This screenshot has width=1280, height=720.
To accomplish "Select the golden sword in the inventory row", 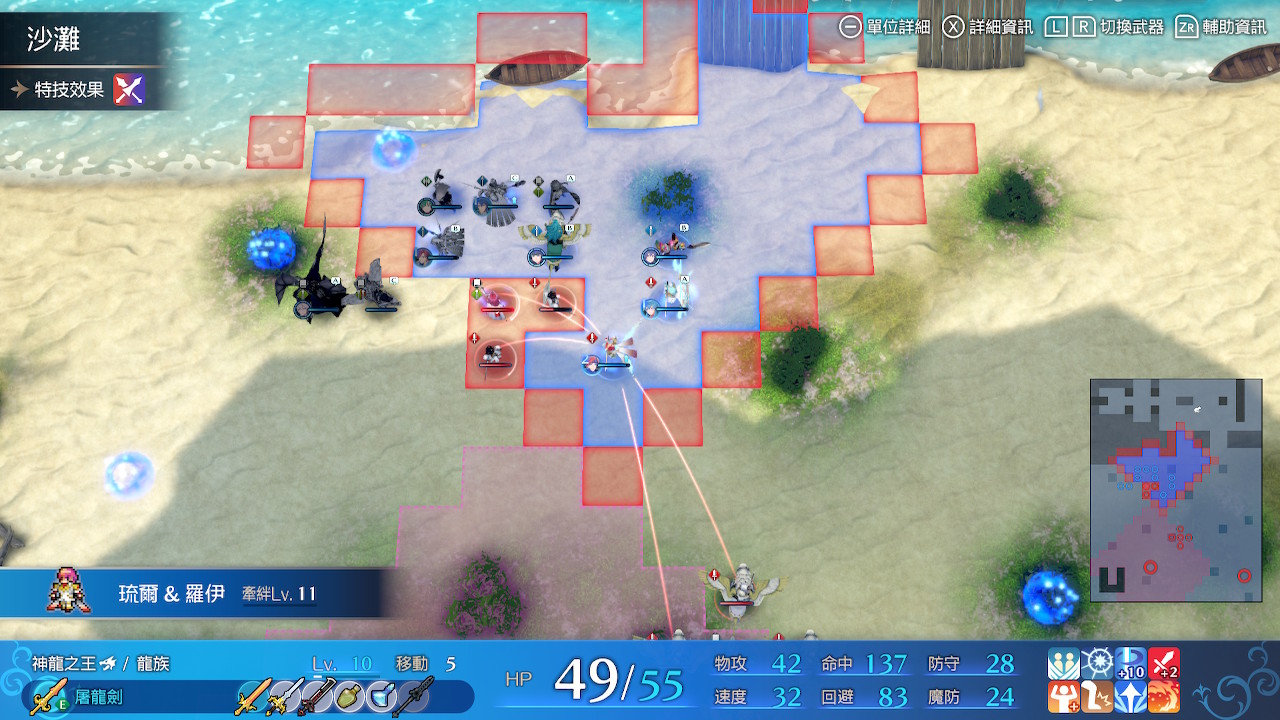I will (251, 696).
